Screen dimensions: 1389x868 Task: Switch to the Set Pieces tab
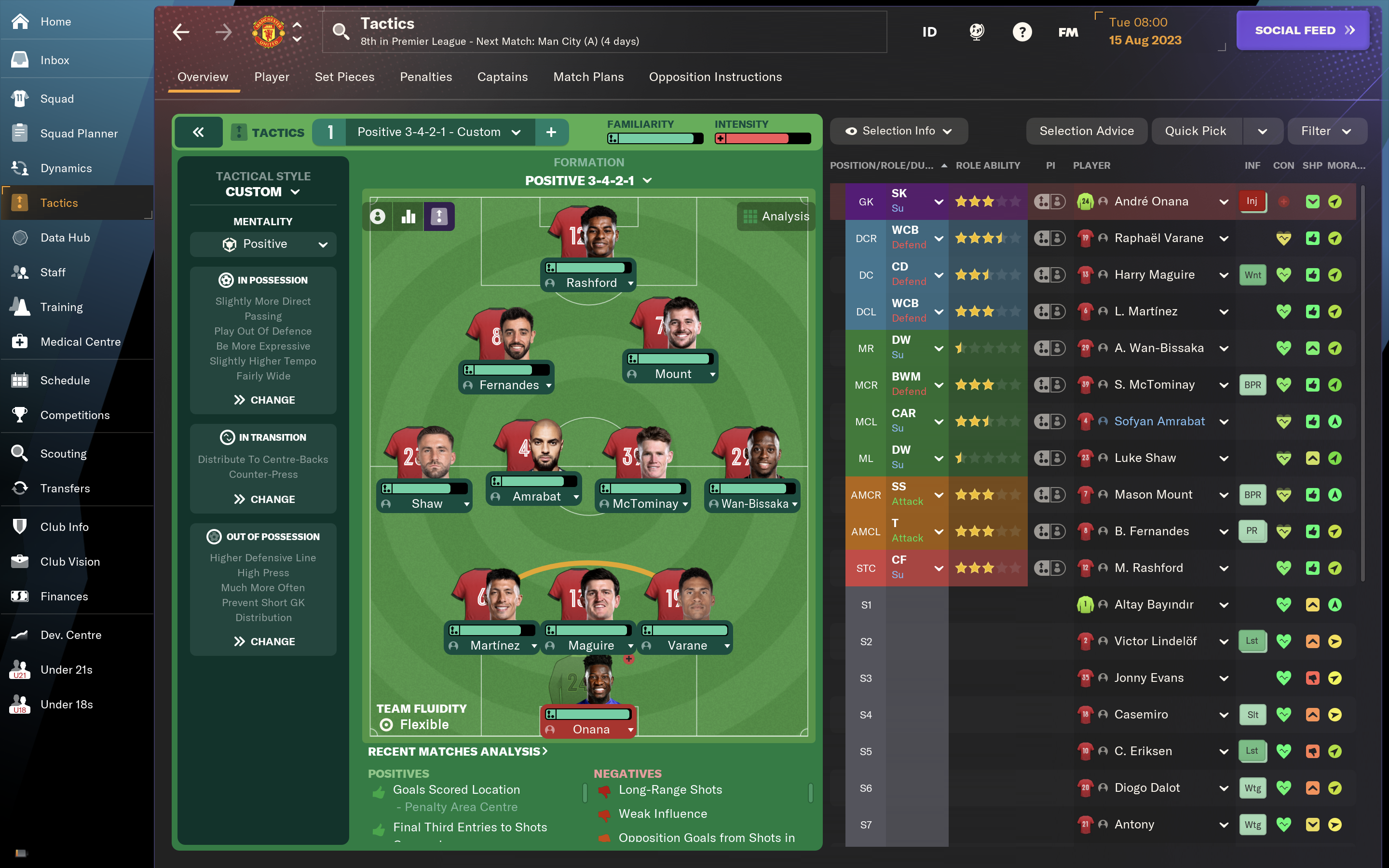[x=344, y=76]
